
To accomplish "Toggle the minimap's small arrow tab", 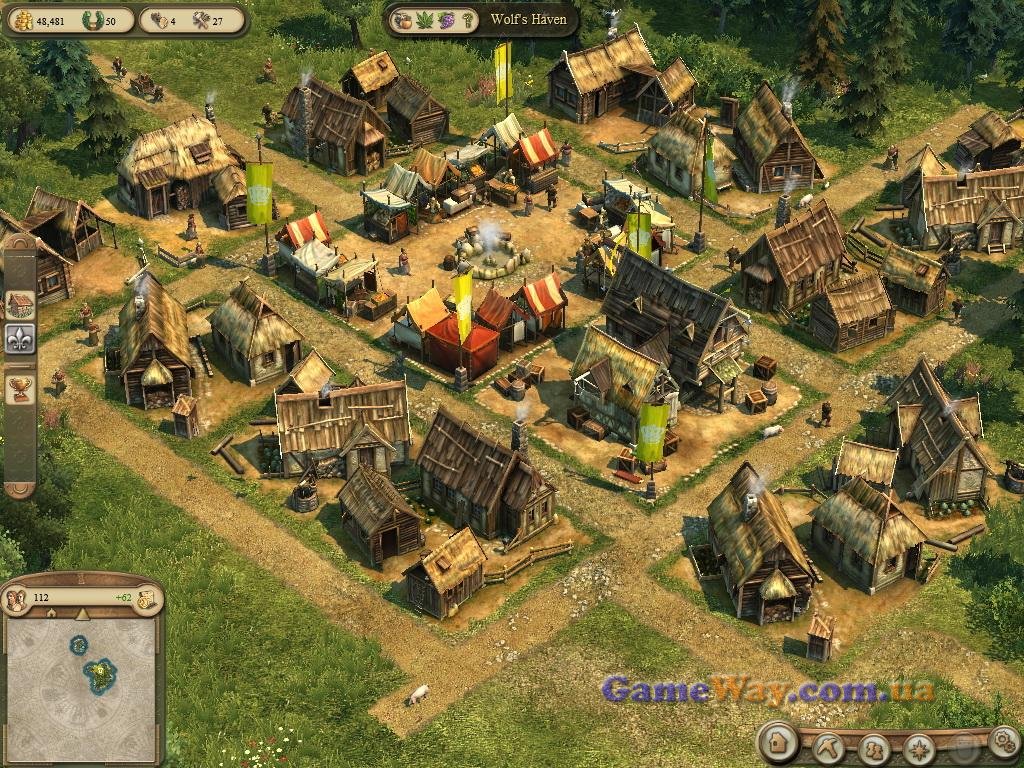I will pos(82,614).
